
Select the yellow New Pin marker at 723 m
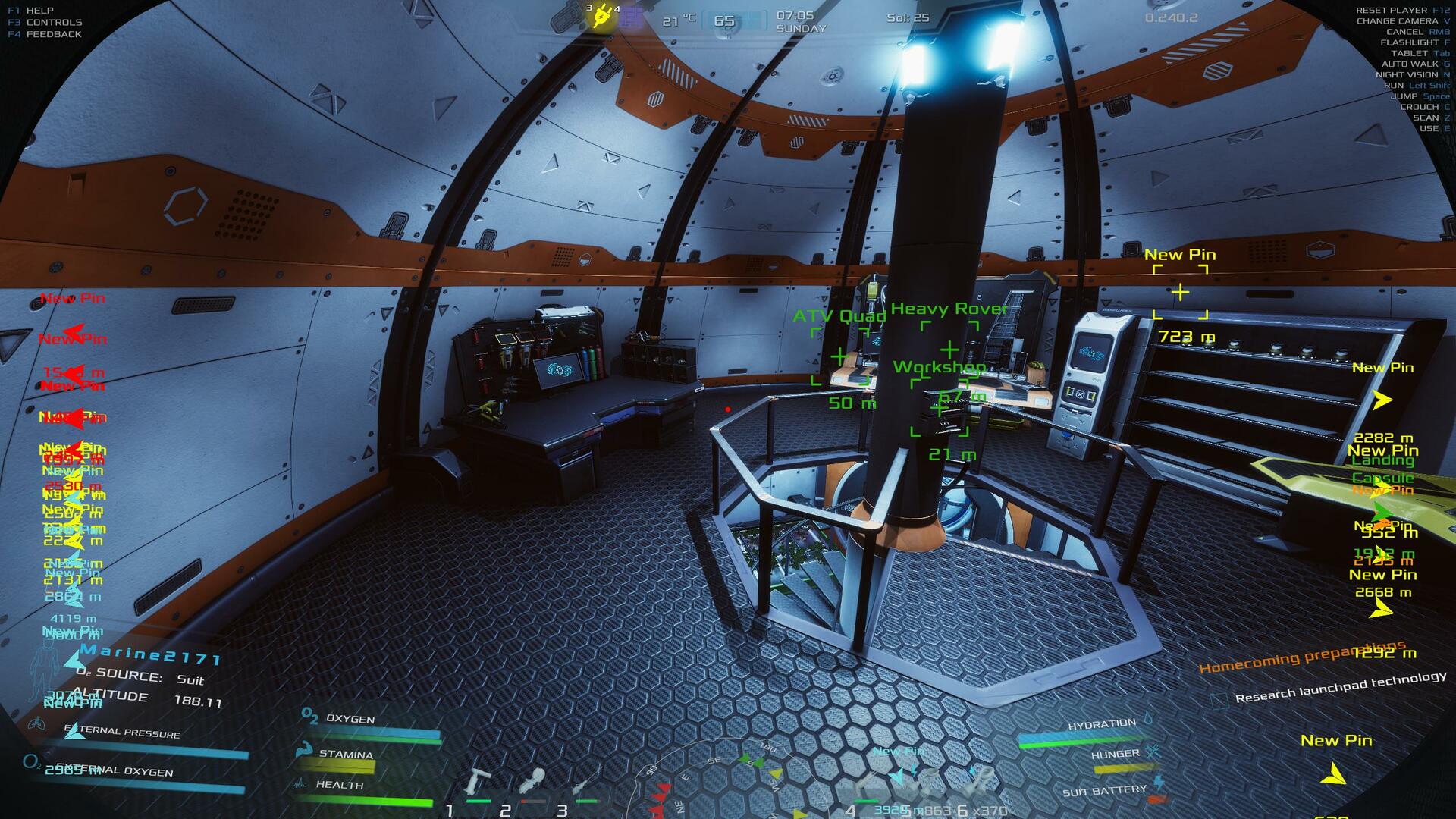(x=1180, y=292)
